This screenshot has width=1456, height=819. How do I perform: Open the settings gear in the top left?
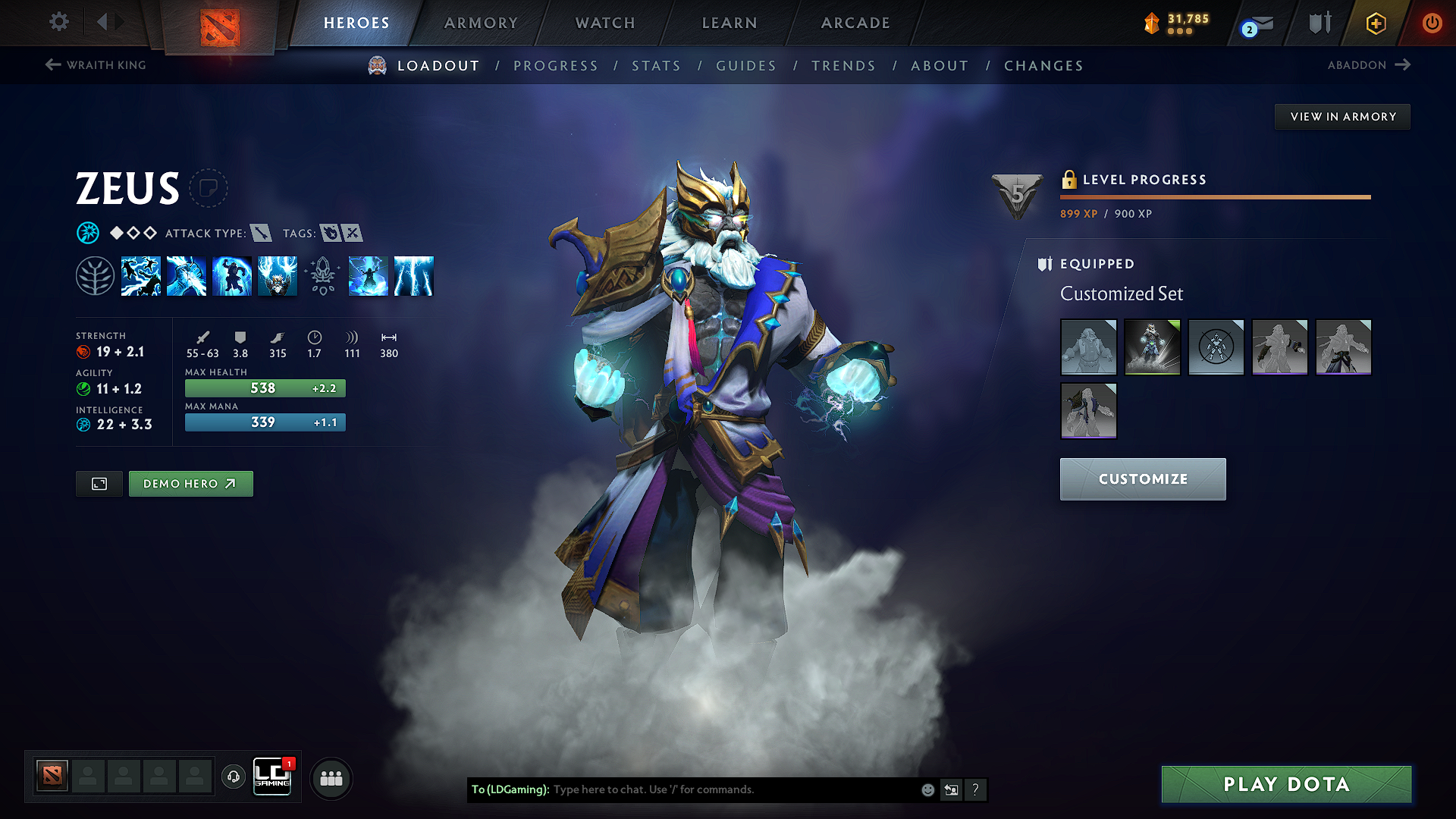58,22
